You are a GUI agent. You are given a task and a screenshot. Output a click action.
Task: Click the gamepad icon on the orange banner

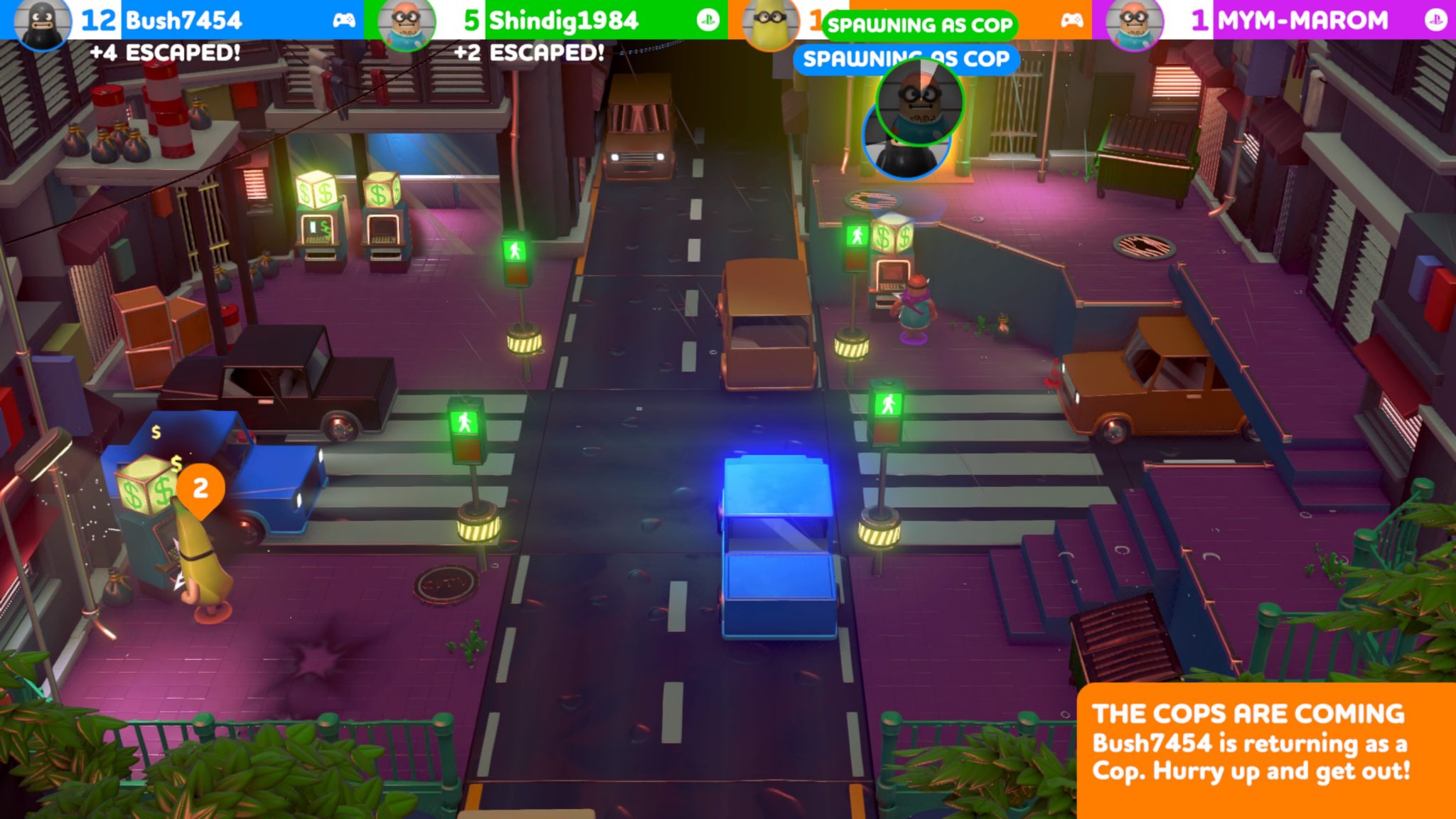click(x=1072, y=21)
